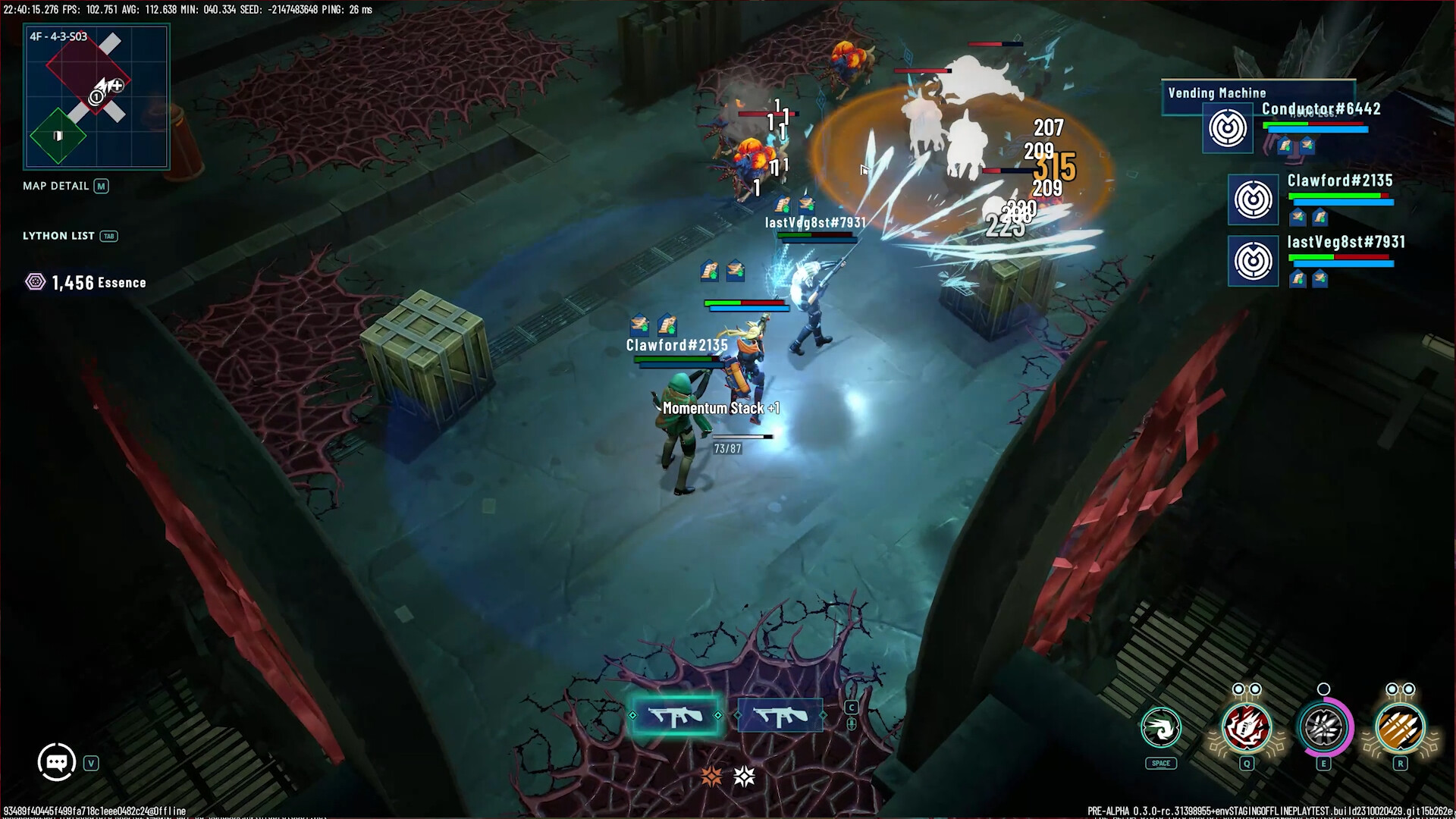This screenshot has width=1456, height=819.
Task: Toggle the orange star indicator below weapons
Action: click(711, 776)
